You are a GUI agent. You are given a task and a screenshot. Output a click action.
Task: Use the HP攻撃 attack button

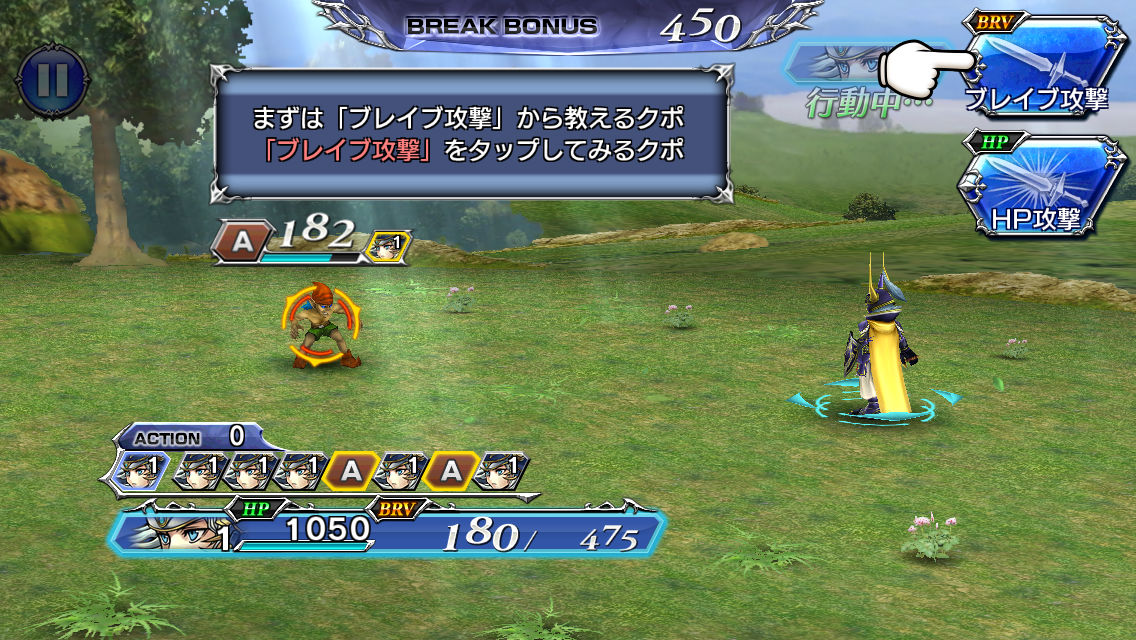1040,186
